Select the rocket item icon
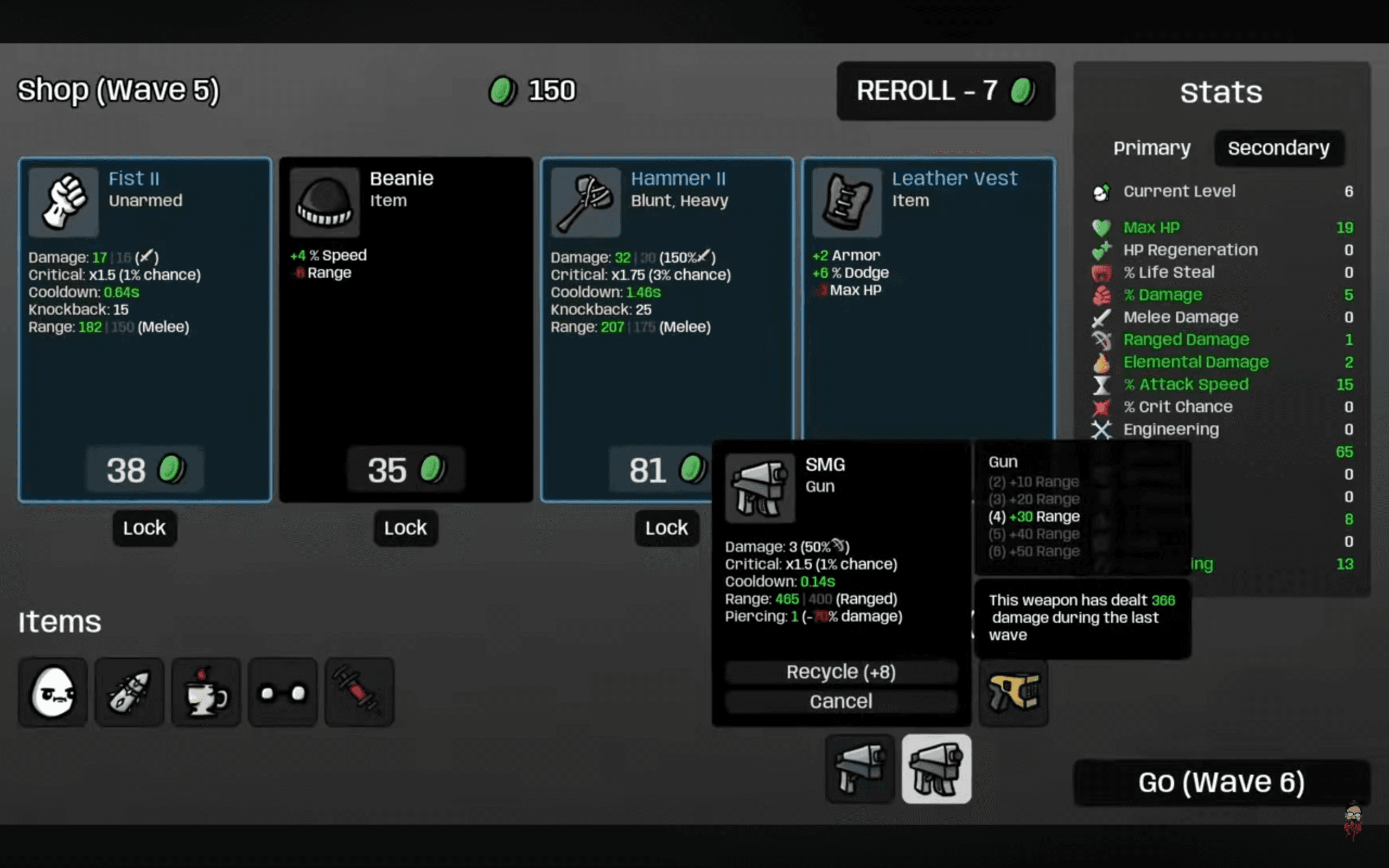 point(129,692)
